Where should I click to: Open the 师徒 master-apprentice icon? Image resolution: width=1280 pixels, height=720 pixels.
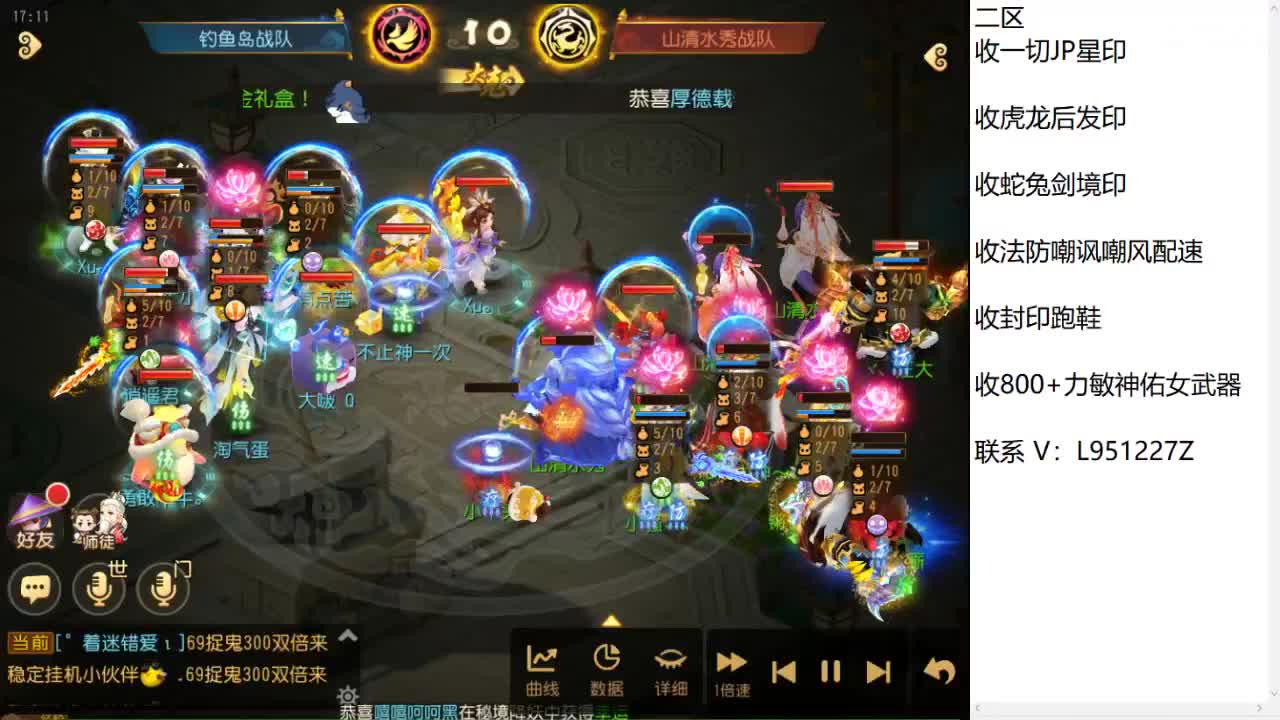pos(100,522)
